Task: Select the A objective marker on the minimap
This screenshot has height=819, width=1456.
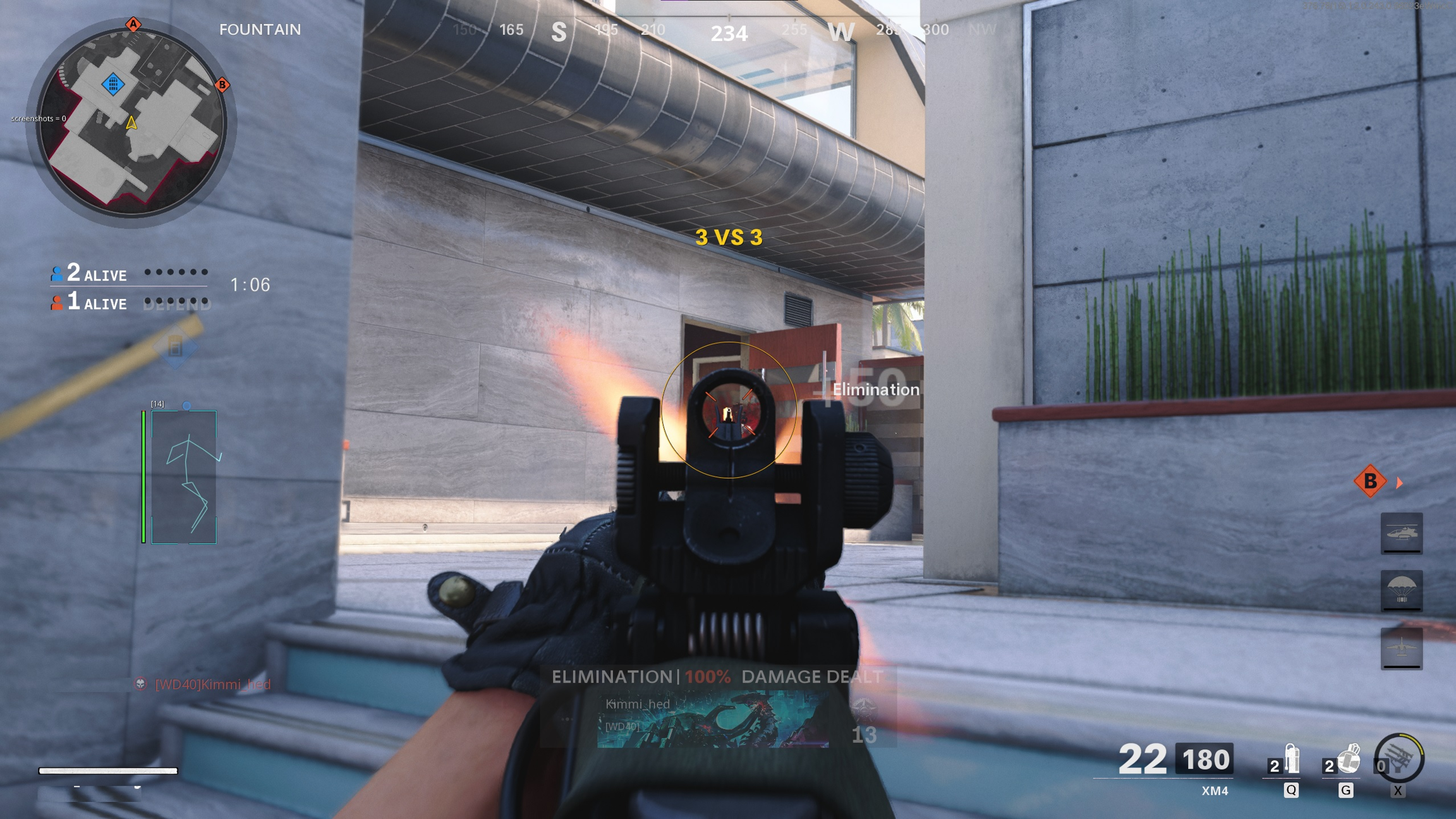Action: [133, 25]
